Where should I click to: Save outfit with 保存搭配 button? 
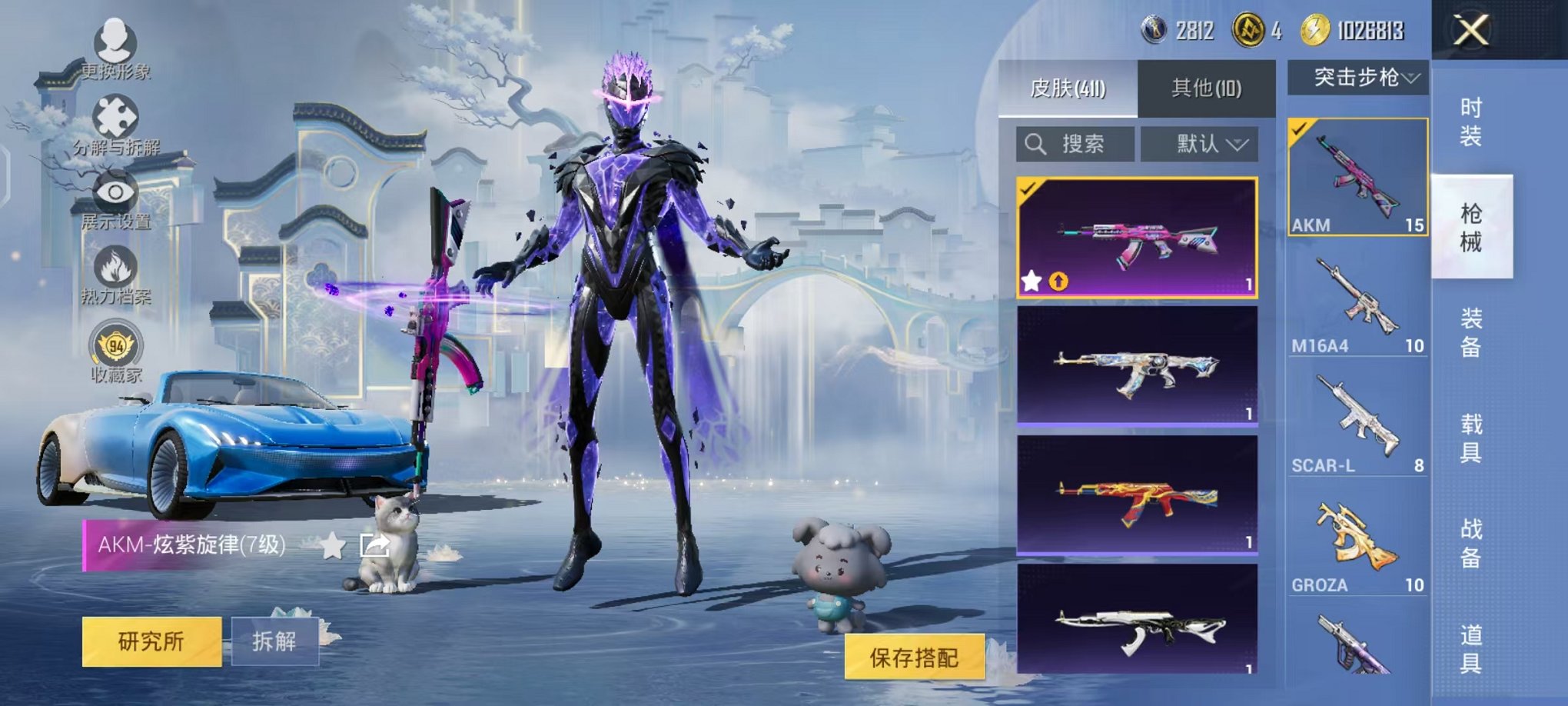(x=914, y=657)
